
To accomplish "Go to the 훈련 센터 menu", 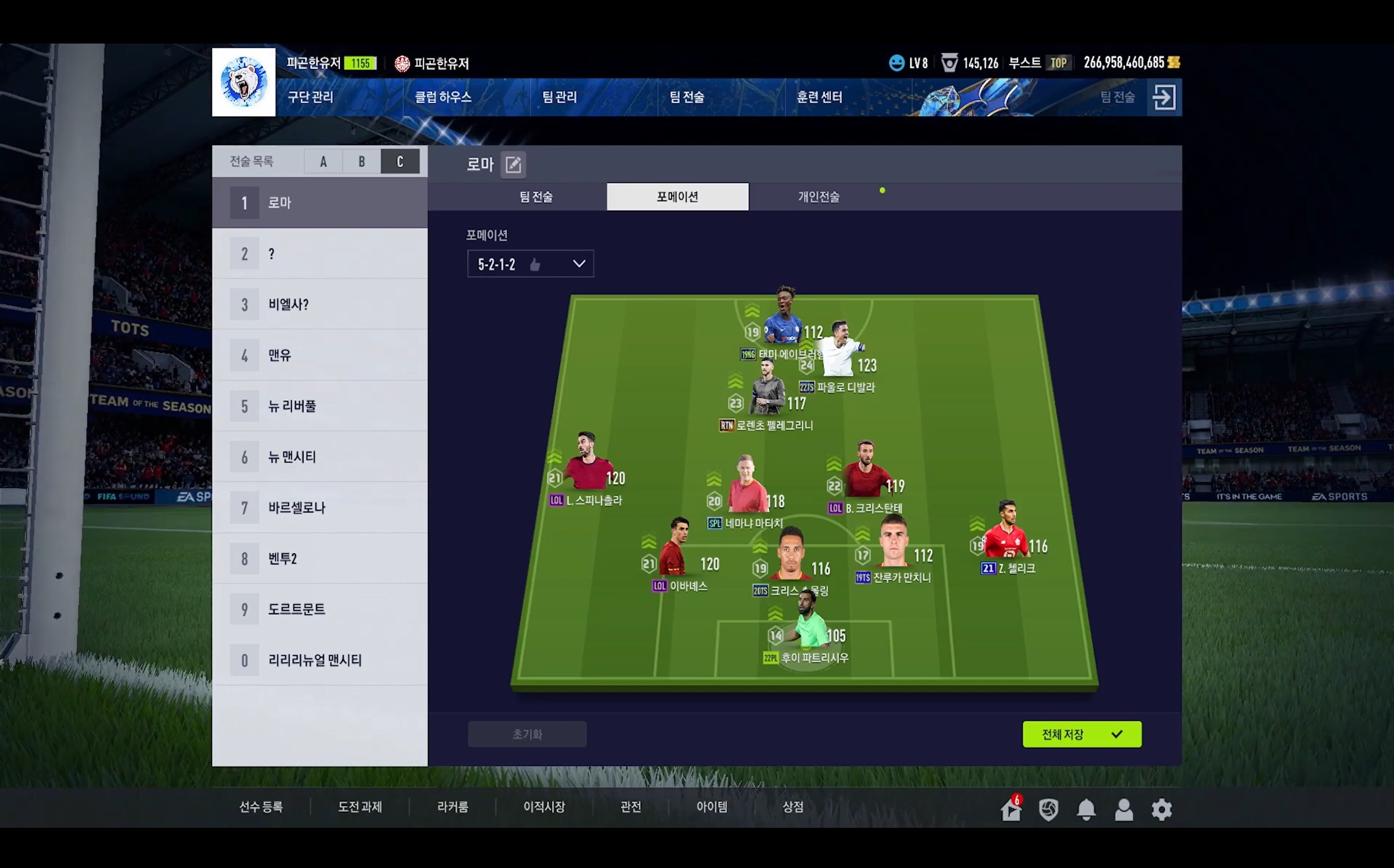I will tap(819, 97).
